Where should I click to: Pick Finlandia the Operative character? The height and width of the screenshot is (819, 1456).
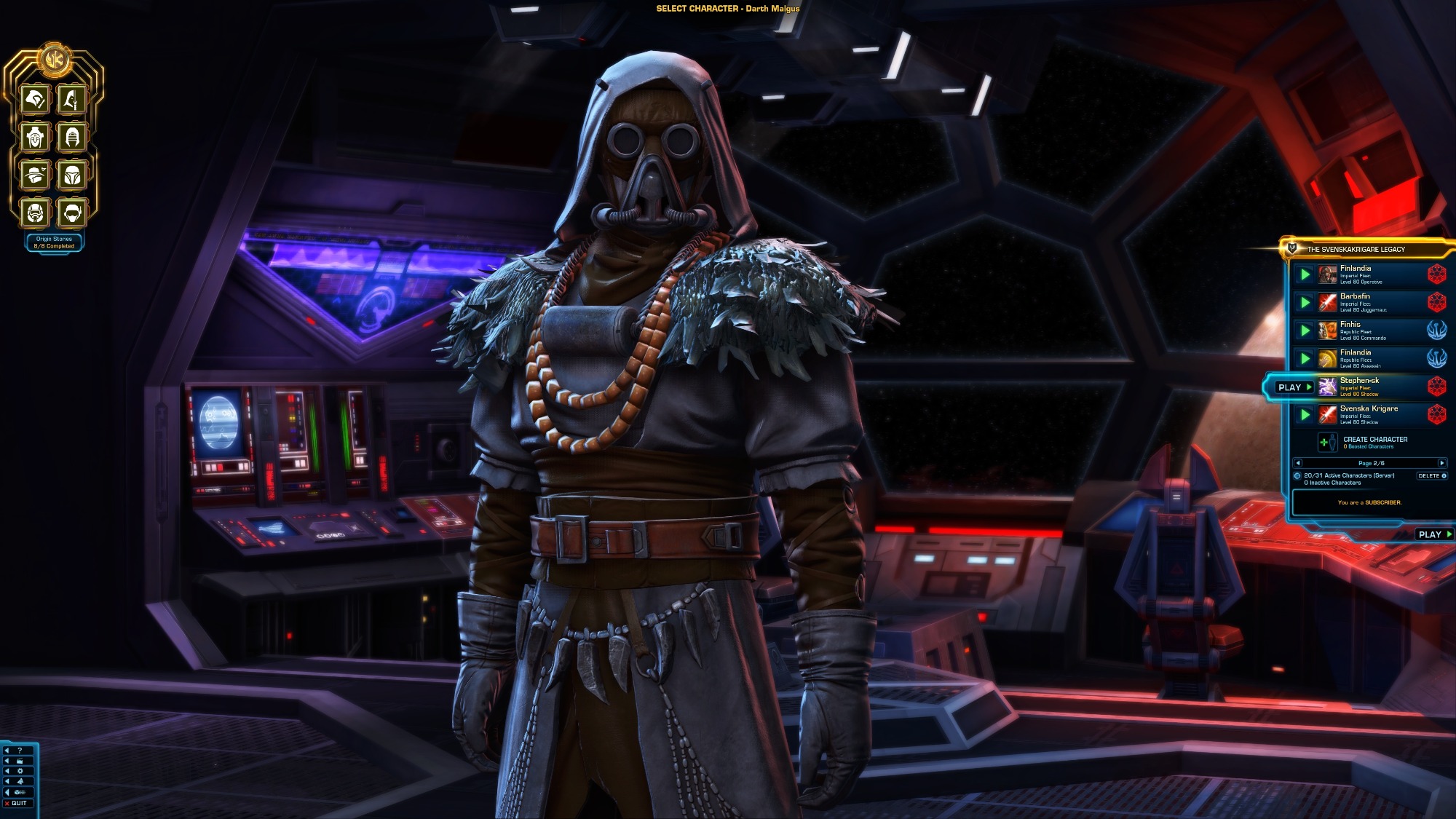click(1369, 274)
